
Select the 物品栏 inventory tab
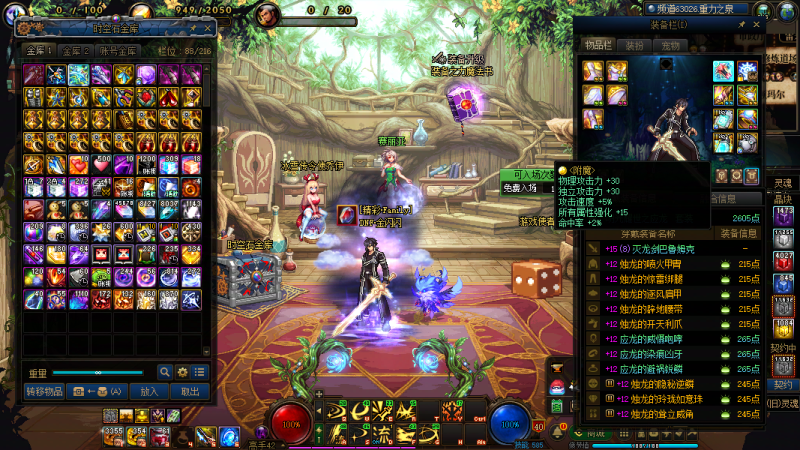[x=600, y=46]
